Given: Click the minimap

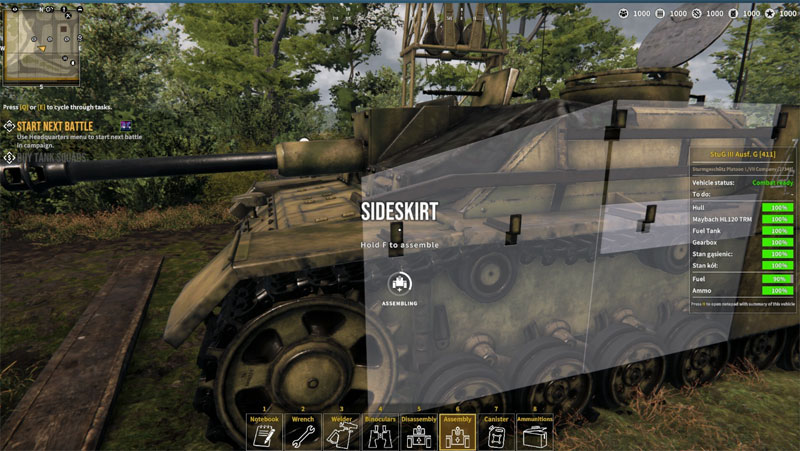Looking at the screenshot, I should point(44,45).
